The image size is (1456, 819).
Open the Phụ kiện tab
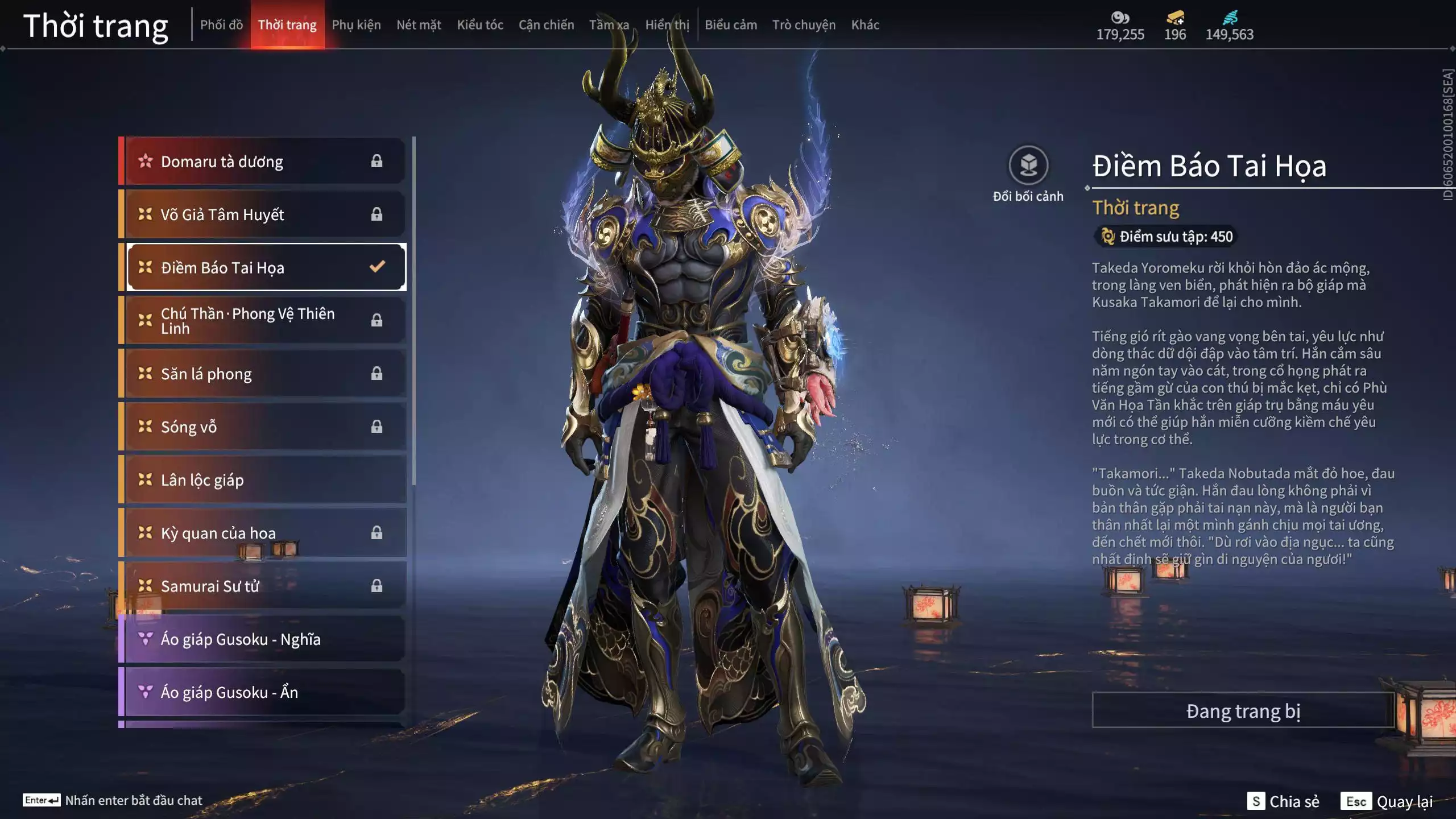point(356,24)
